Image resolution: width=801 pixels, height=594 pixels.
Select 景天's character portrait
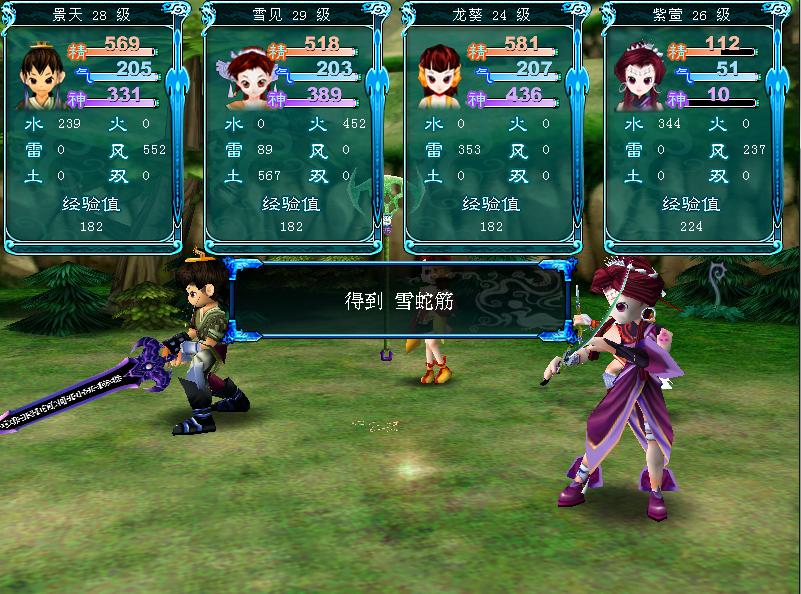click(x=41, y=76)
